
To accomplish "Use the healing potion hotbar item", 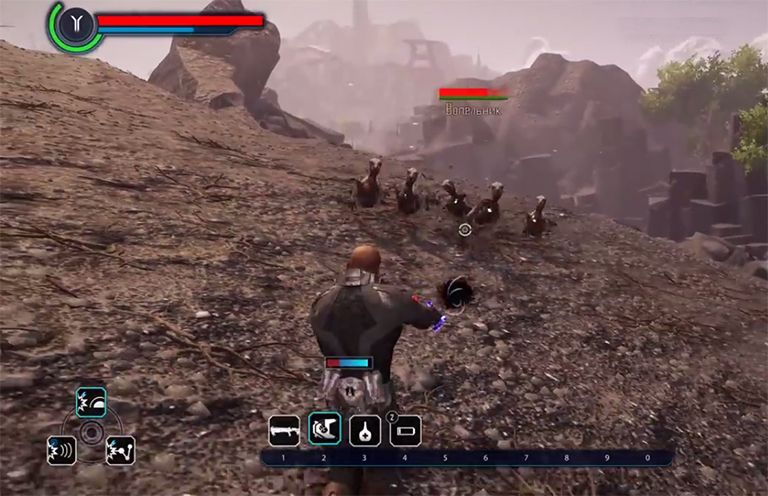I will coord(365,430).
